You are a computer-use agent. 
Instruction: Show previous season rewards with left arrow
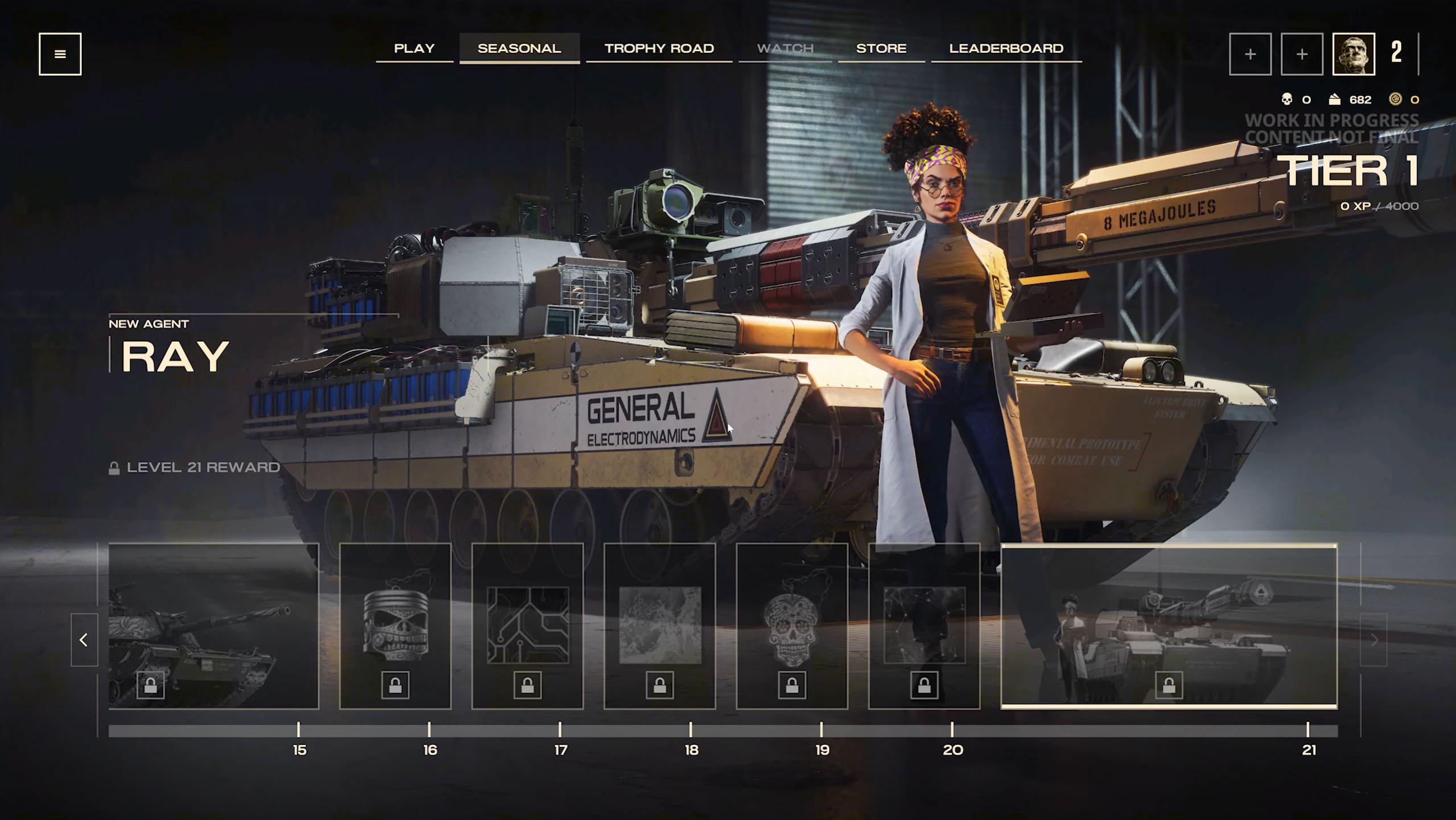click(x=84, y=640)
